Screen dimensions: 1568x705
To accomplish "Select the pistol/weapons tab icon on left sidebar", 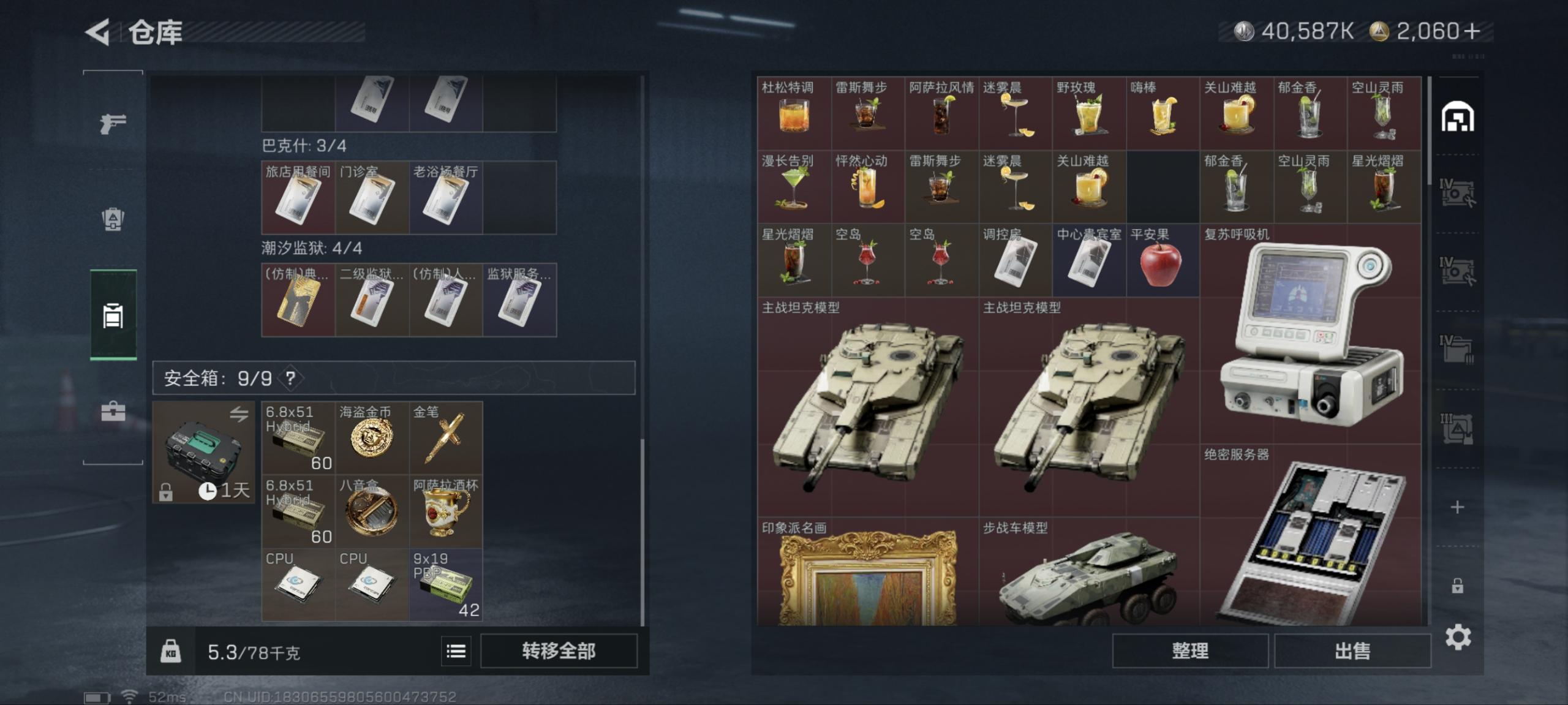I will click(111, 123).
